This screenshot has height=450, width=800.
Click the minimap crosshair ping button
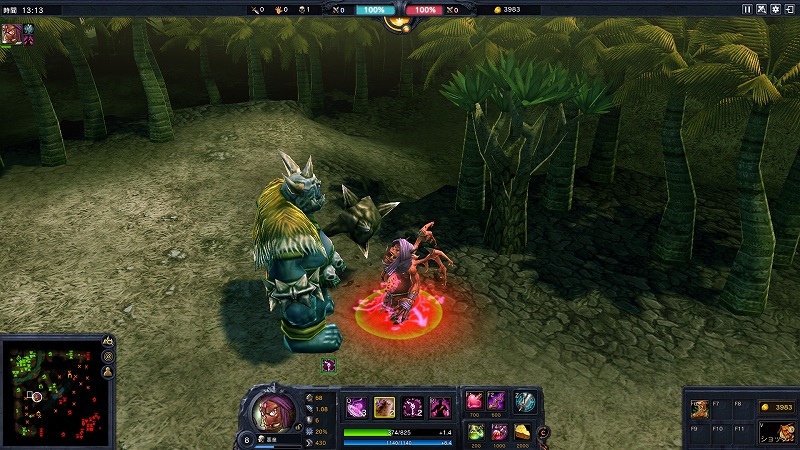(108, 357)
